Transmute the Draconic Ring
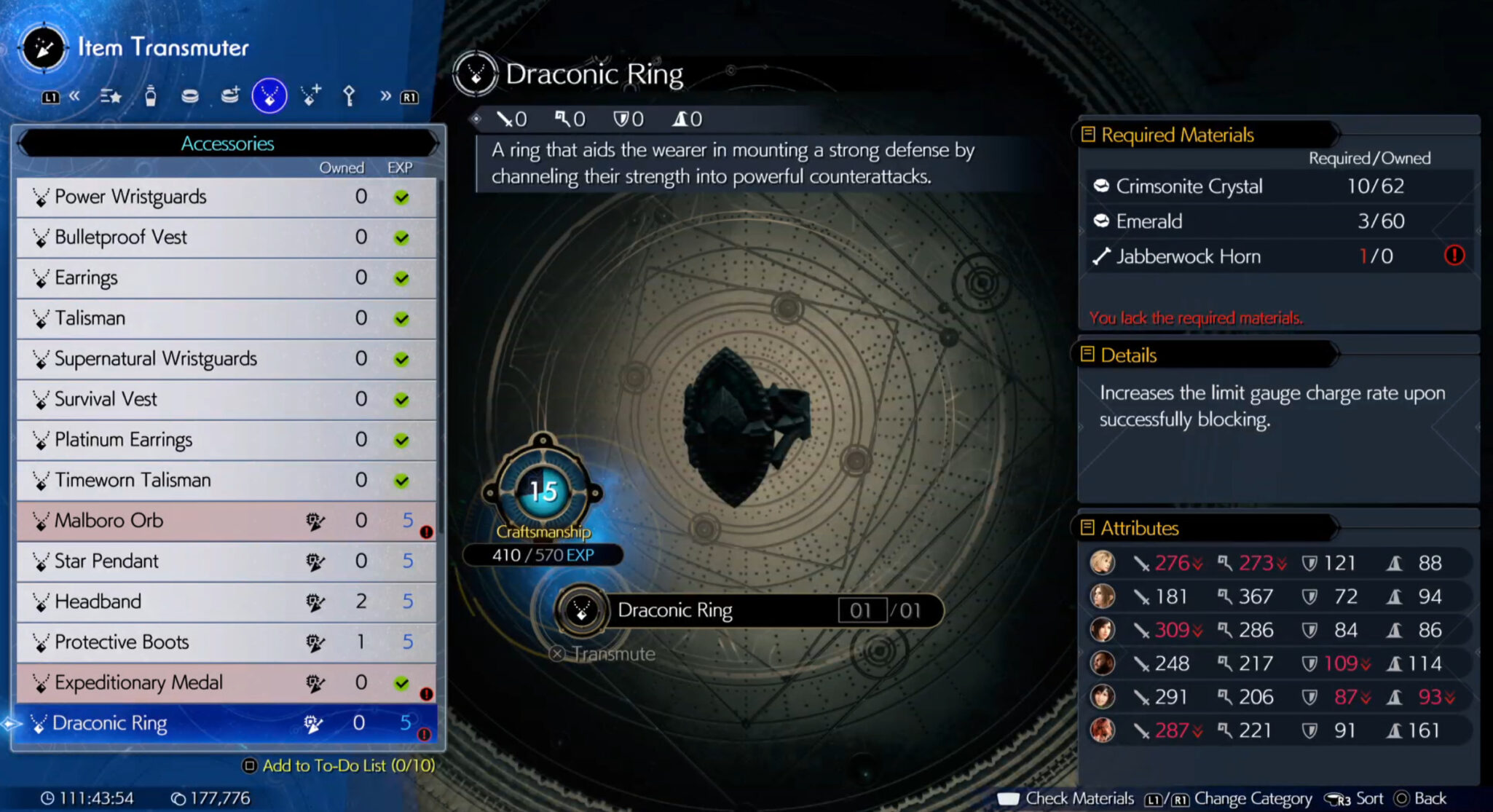This screenshot has width=1493, height=812. 604,654
